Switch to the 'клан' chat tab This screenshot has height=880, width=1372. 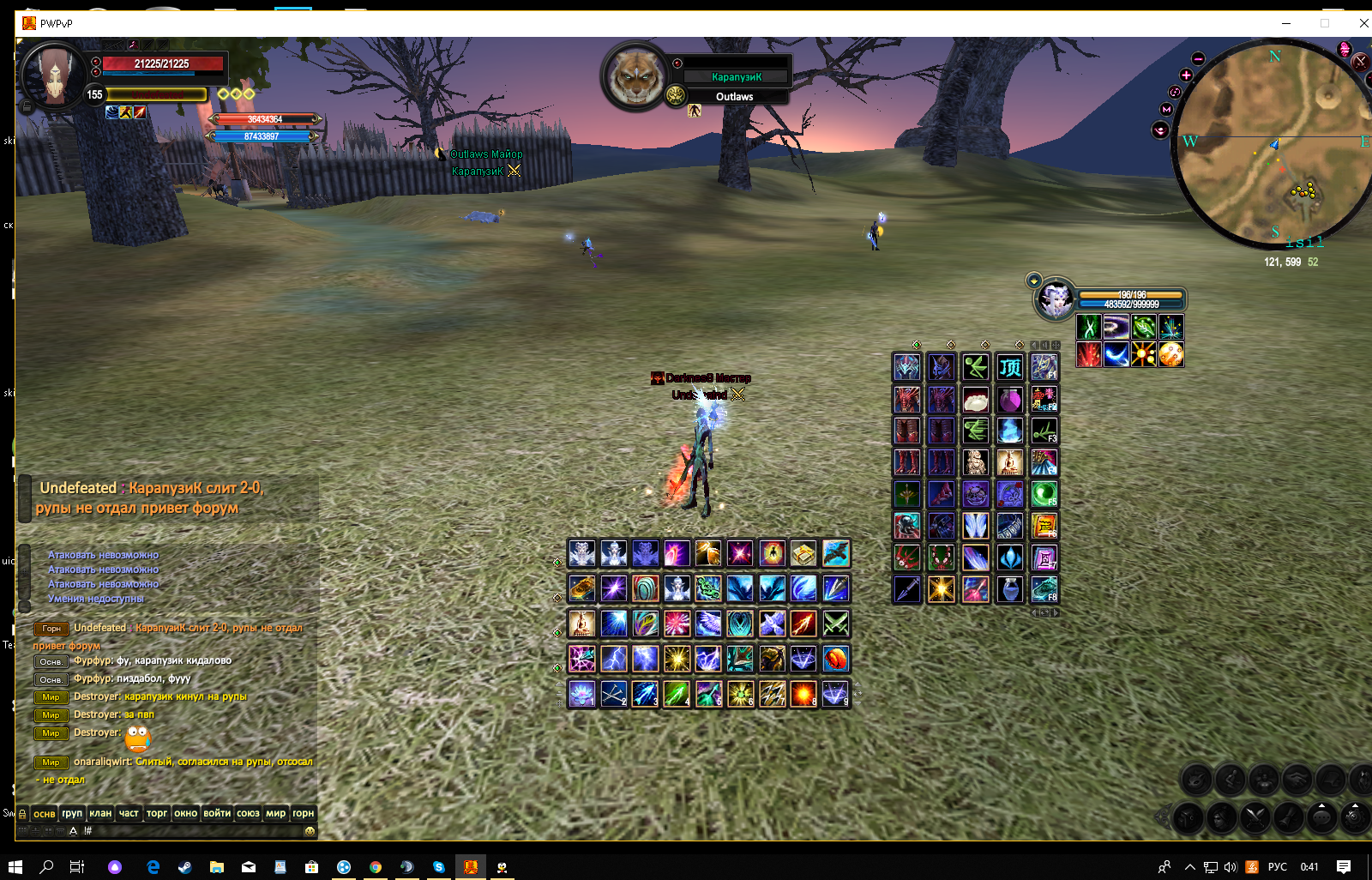pos(100,813)
